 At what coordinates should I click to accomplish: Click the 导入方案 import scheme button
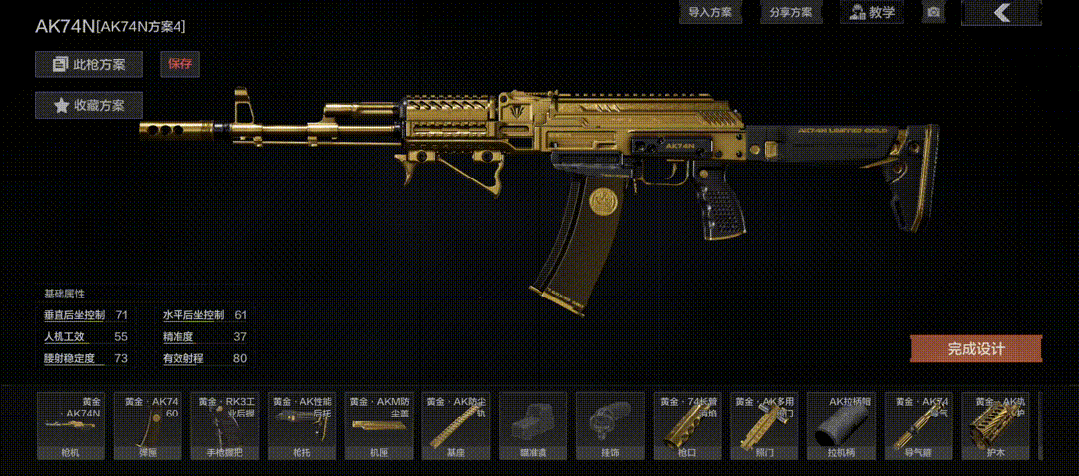pyautogui.click(x=710, y=13)
